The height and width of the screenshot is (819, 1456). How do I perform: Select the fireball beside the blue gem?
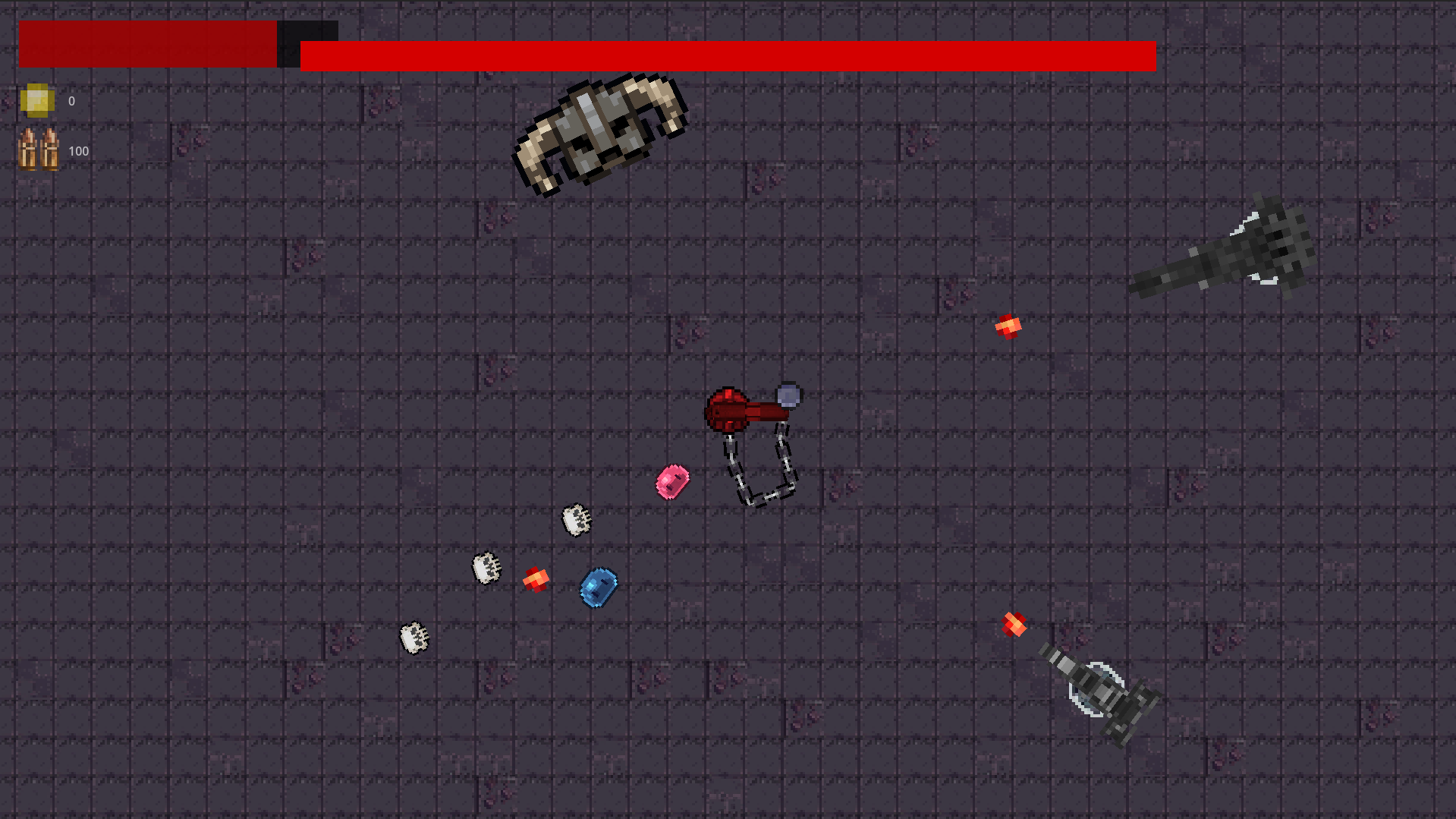(x=536, y=581)
